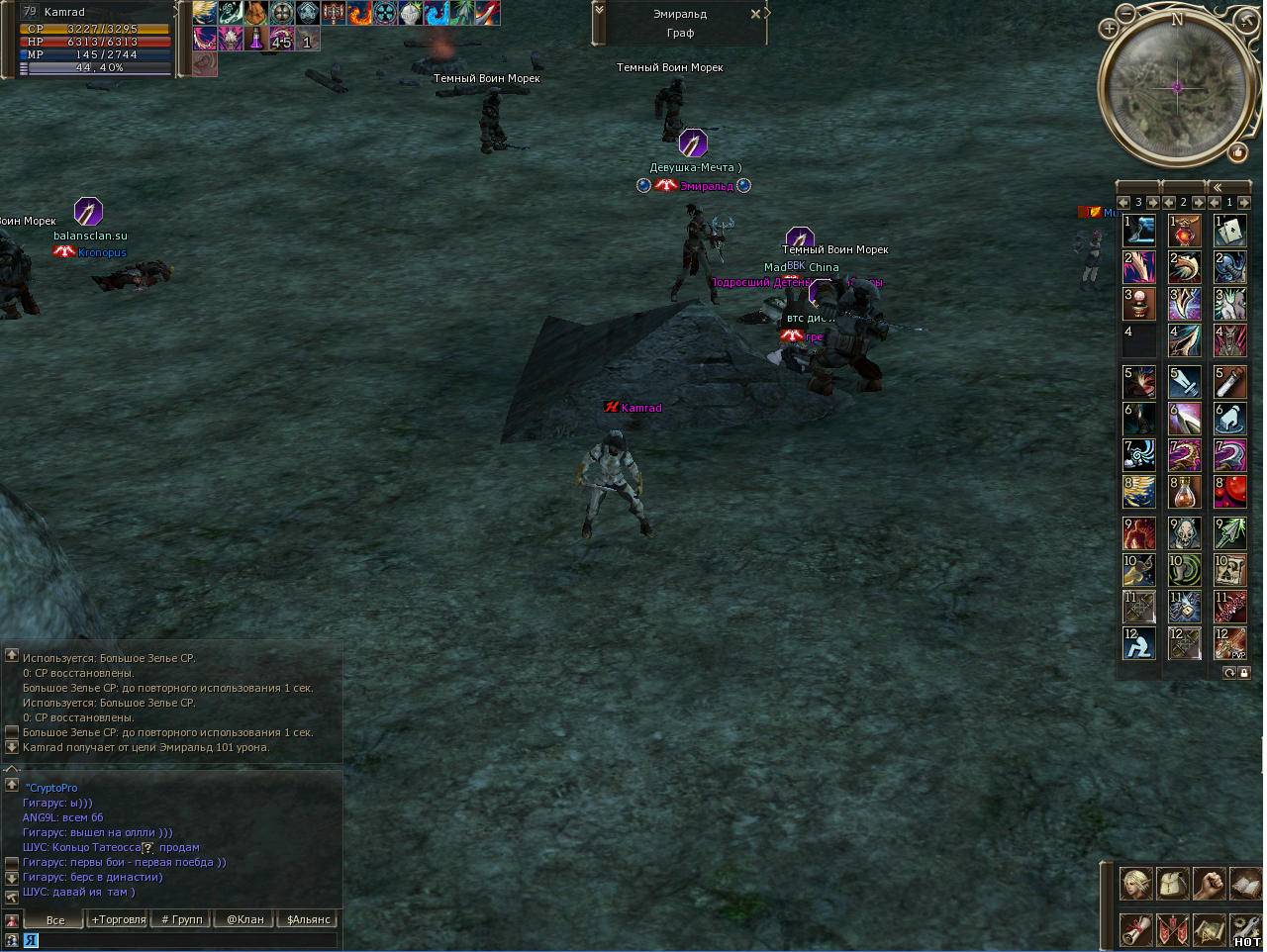
Task: Show the $Альянс chat tab
Action: [308, 919]
